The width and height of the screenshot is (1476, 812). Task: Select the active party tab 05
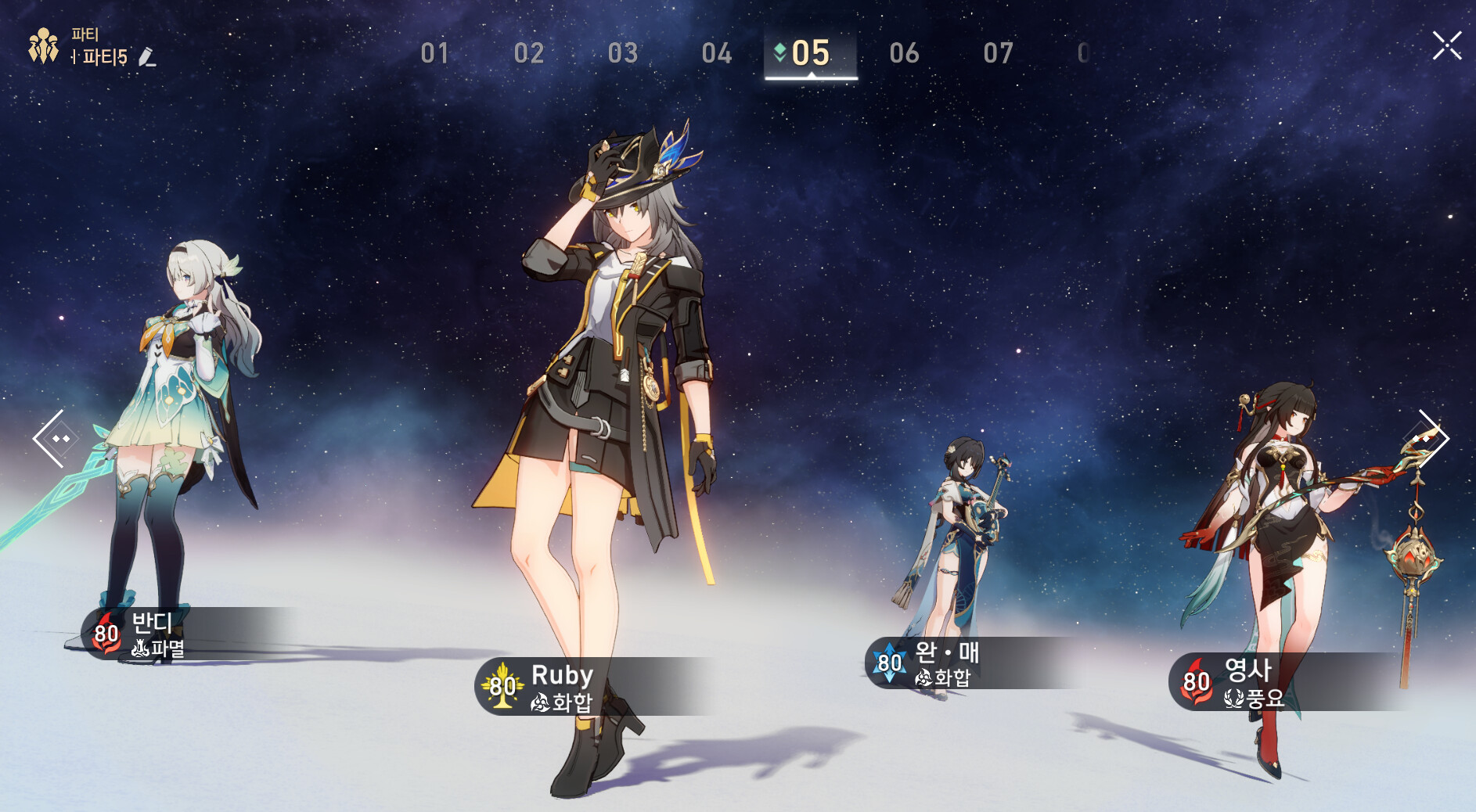(810, 53)
